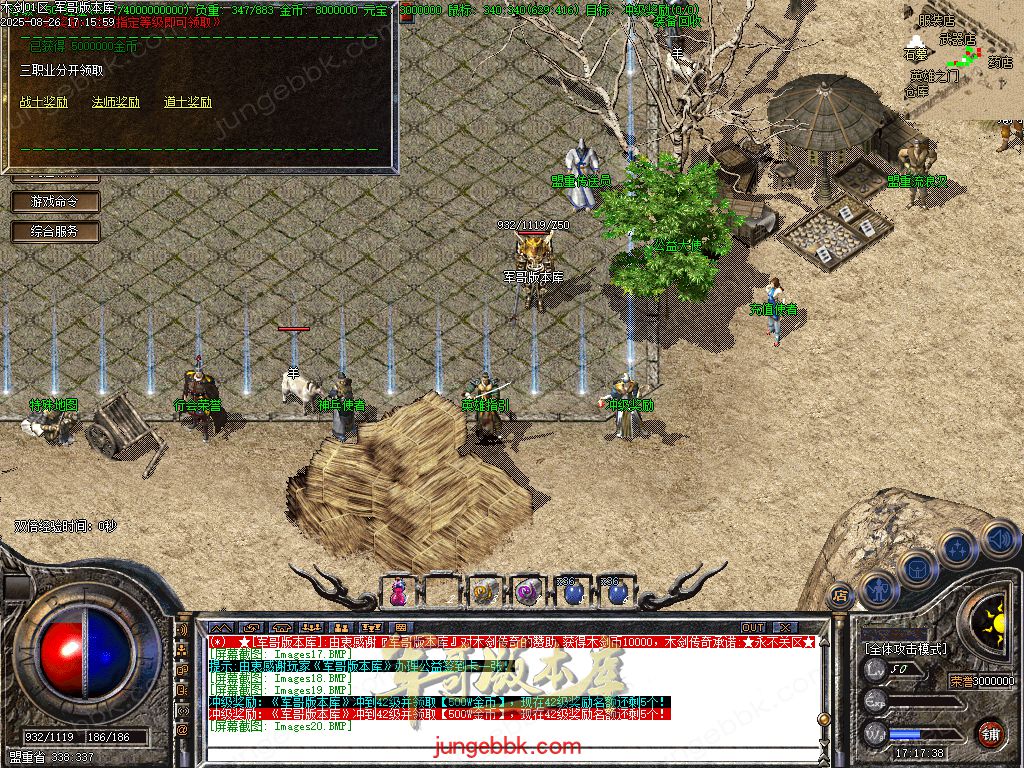
Task: Open the bag inventory round button
Action: coord(917,568)
